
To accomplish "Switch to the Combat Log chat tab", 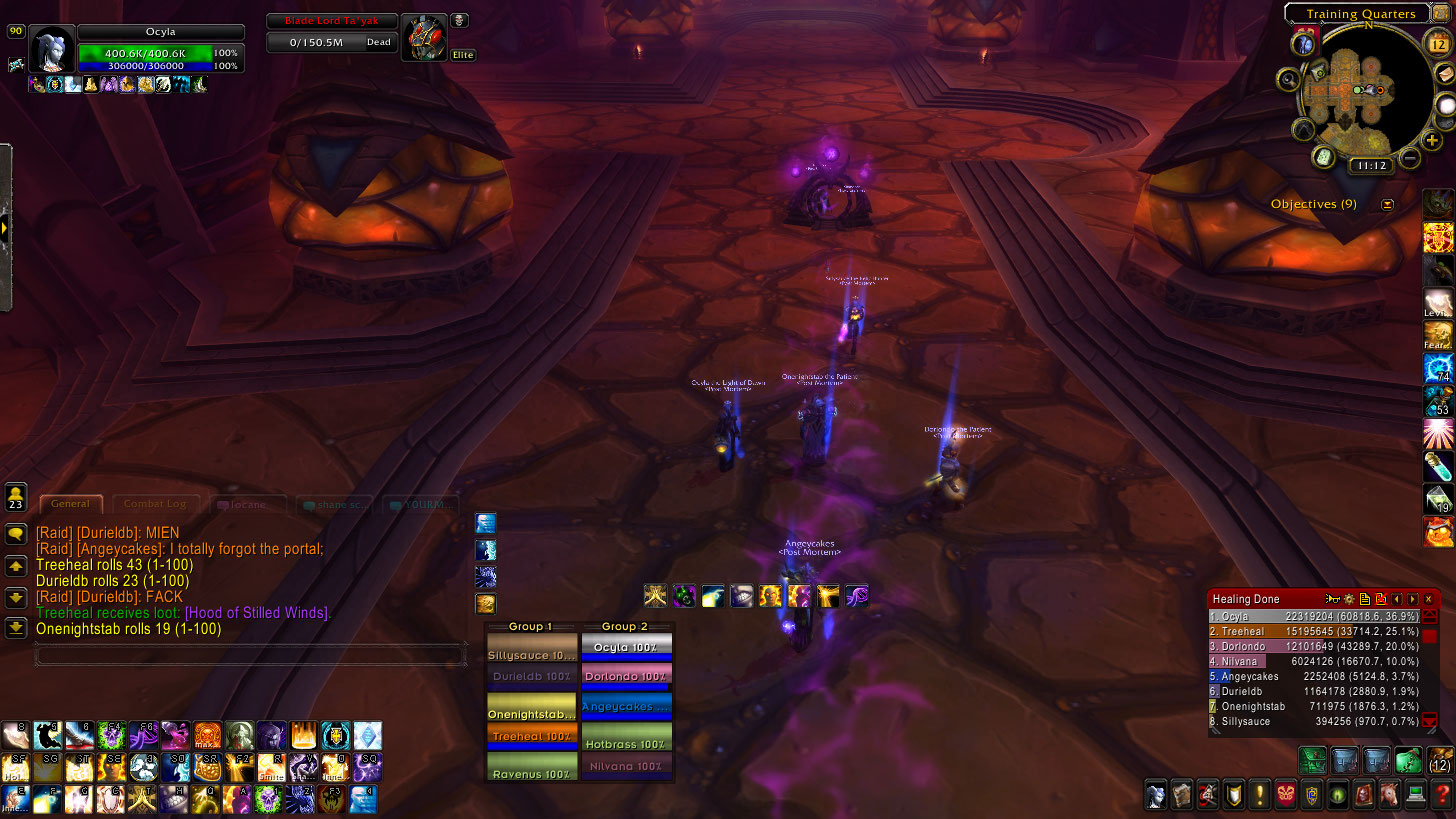I will click(x=155, y=504).
